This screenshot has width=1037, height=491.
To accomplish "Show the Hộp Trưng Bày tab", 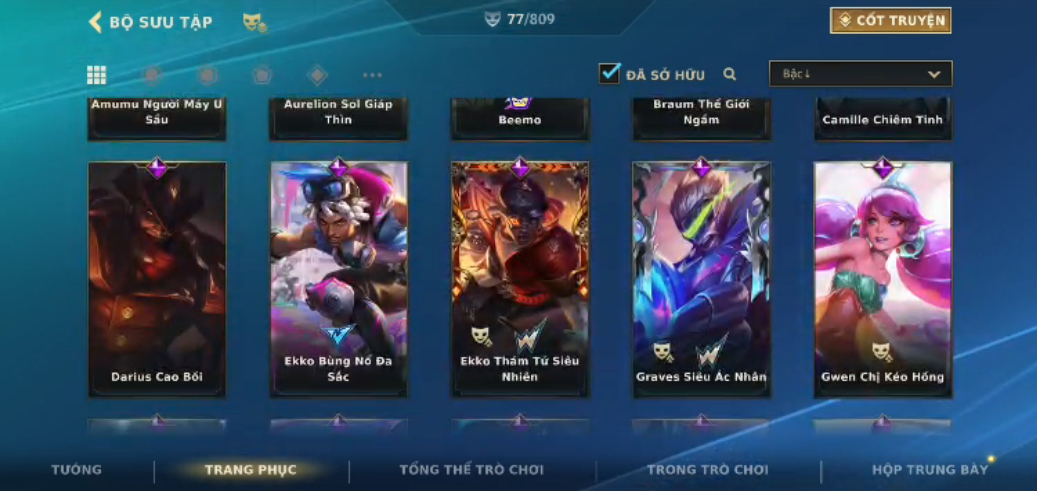I will pyautogui.click(x=929, y=470).
